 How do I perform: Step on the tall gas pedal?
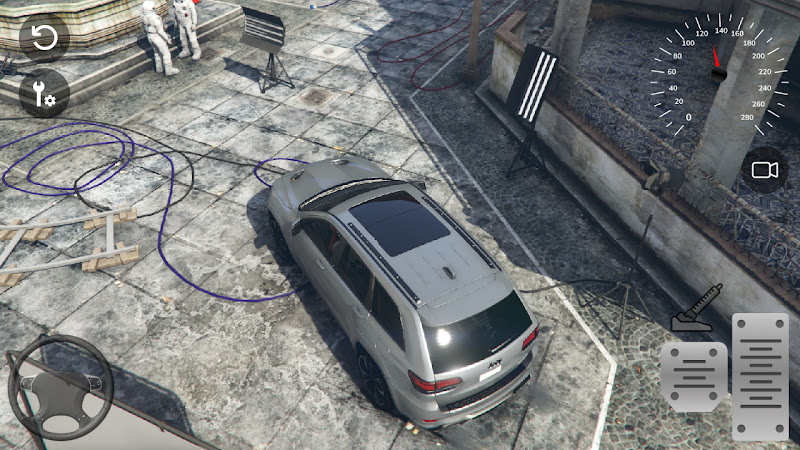(x=760, y=376)
